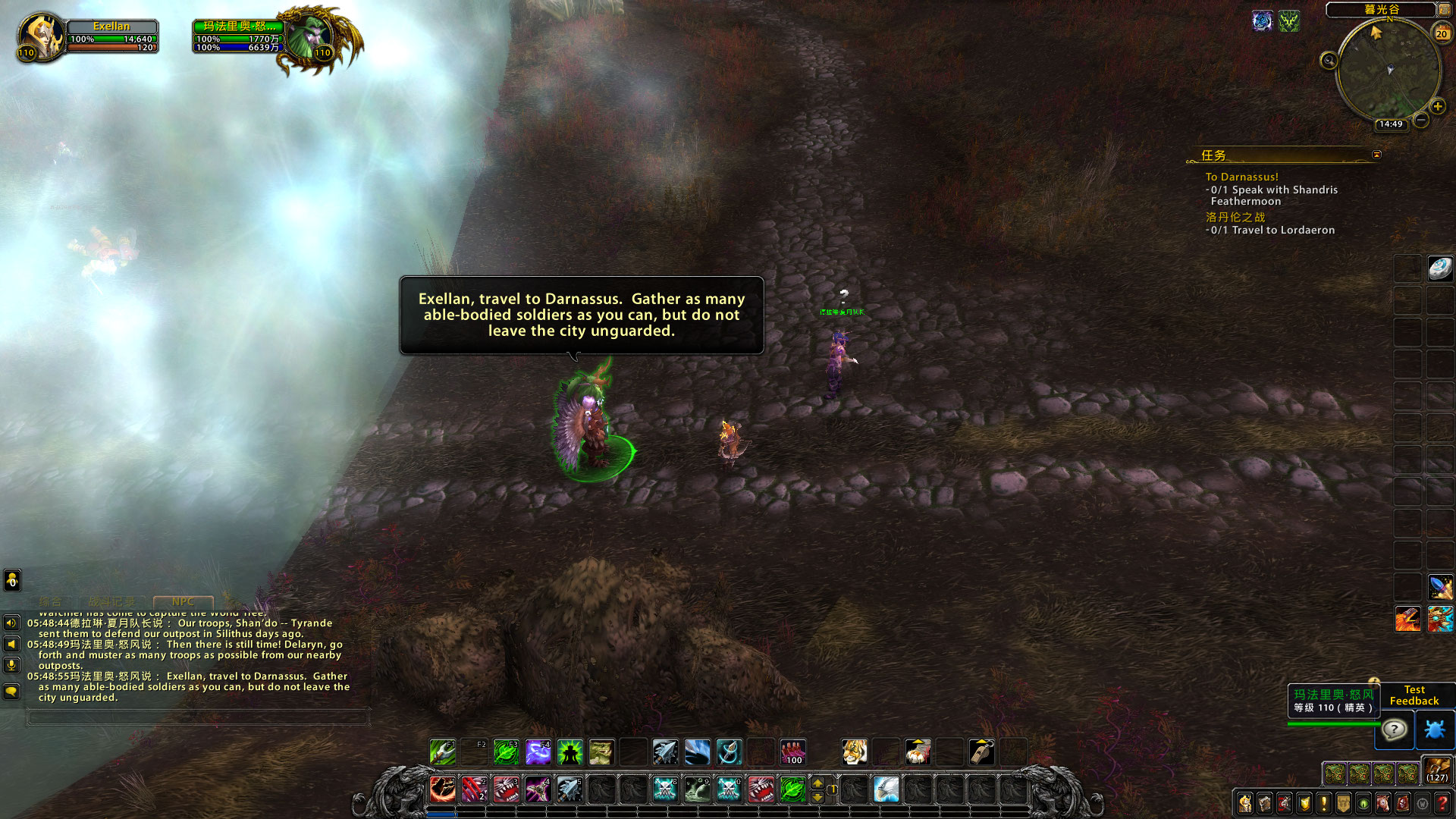Screen dimensions: 1456x819
Task: Open the red question mark help menu
Action: click(x=1442, y=803)
